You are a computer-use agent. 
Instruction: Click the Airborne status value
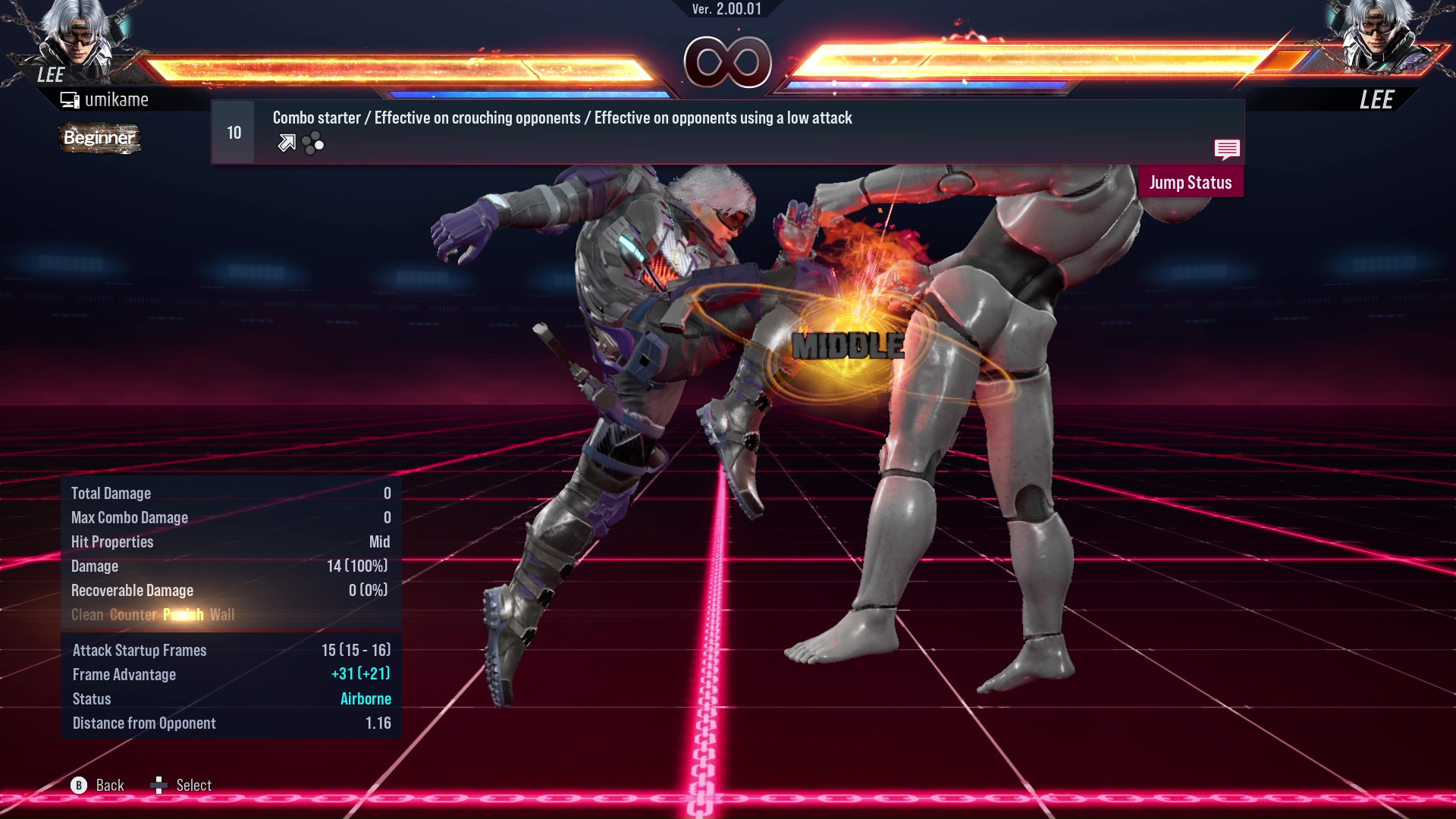[x=366, y=698]
